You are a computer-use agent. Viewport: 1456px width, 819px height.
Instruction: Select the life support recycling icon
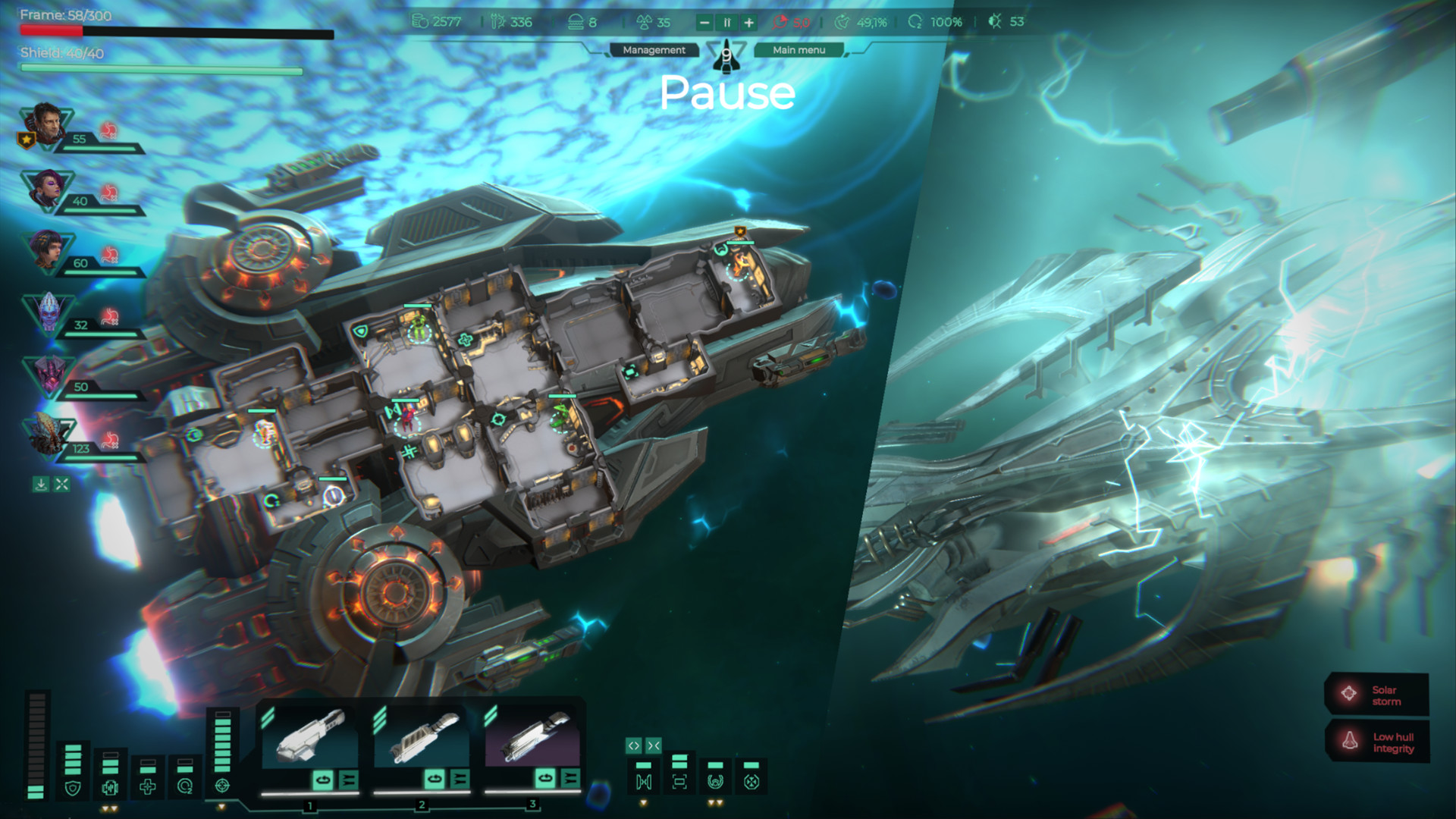point(186,787)
